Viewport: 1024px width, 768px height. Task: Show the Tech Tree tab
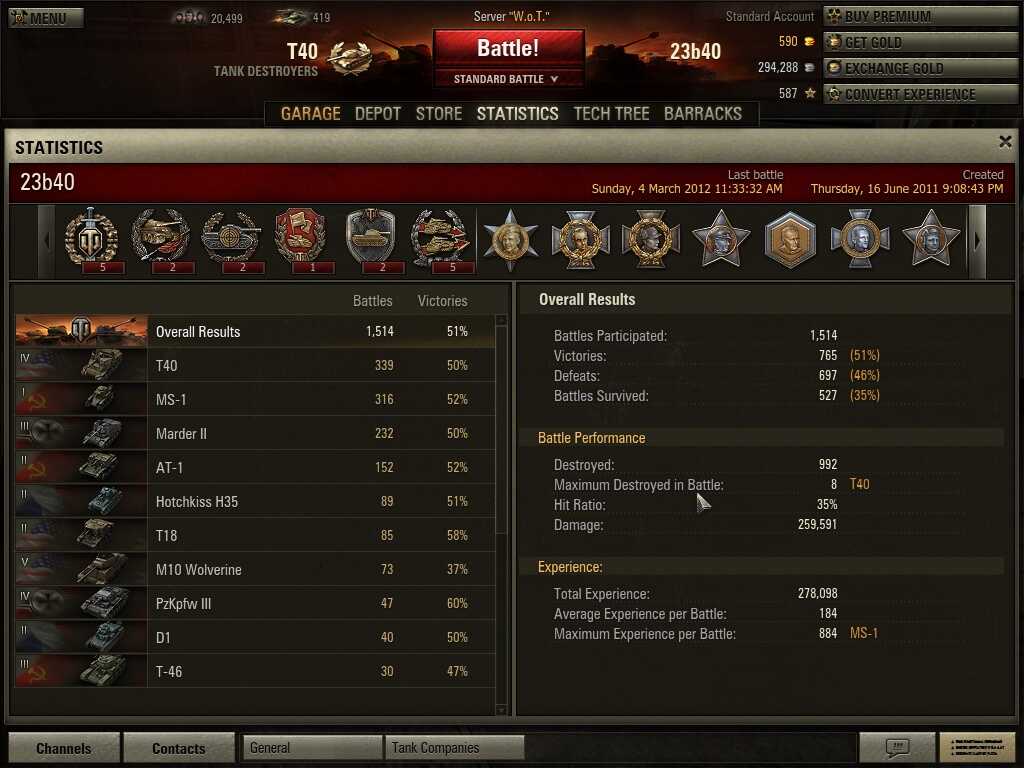tap(611, 113)
